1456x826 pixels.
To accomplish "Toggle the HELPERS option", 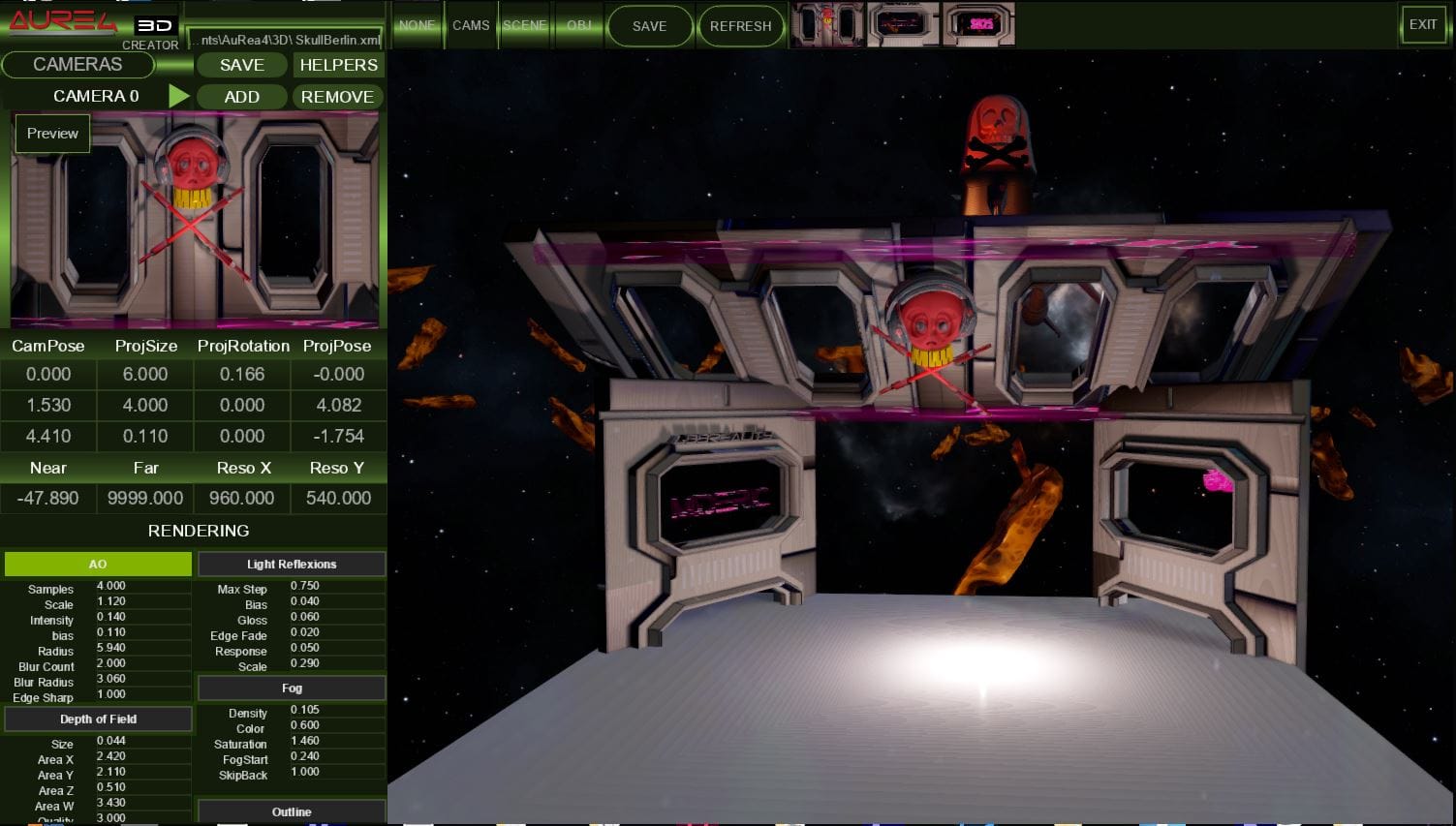I will (x=338, y=65).
